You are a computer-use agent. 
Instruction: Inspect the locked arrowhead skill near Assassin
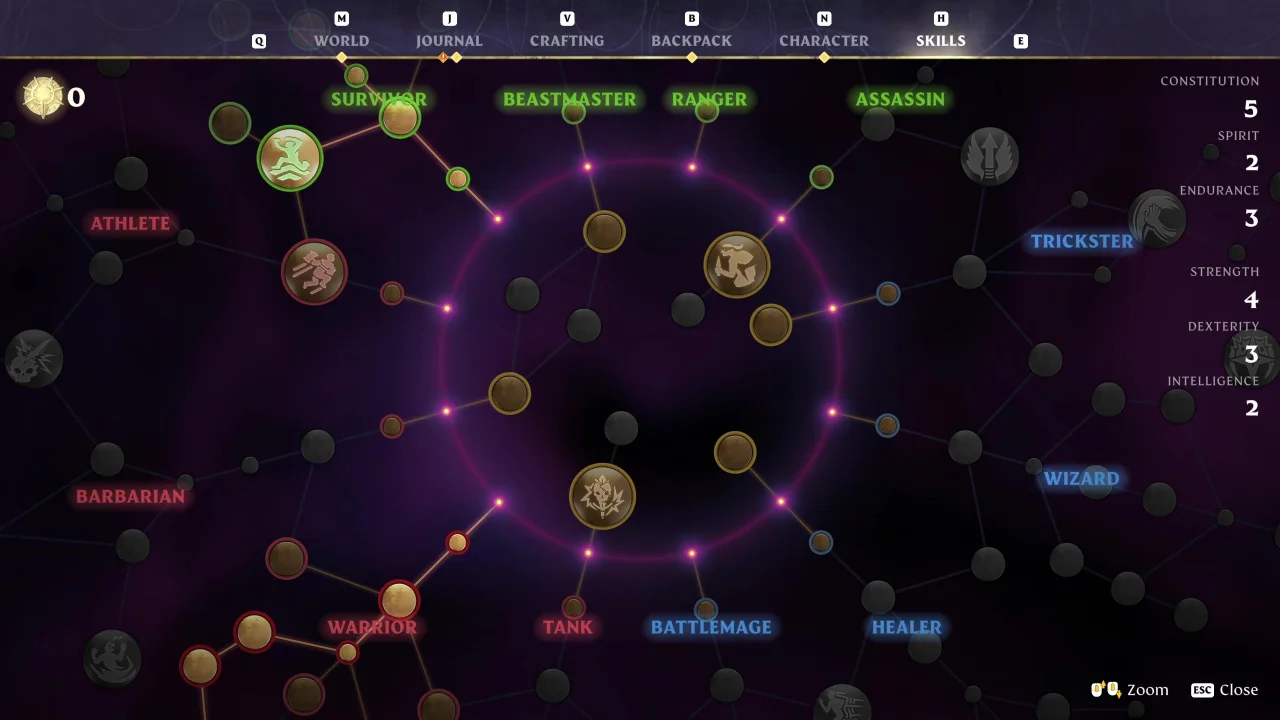[990, 157]
